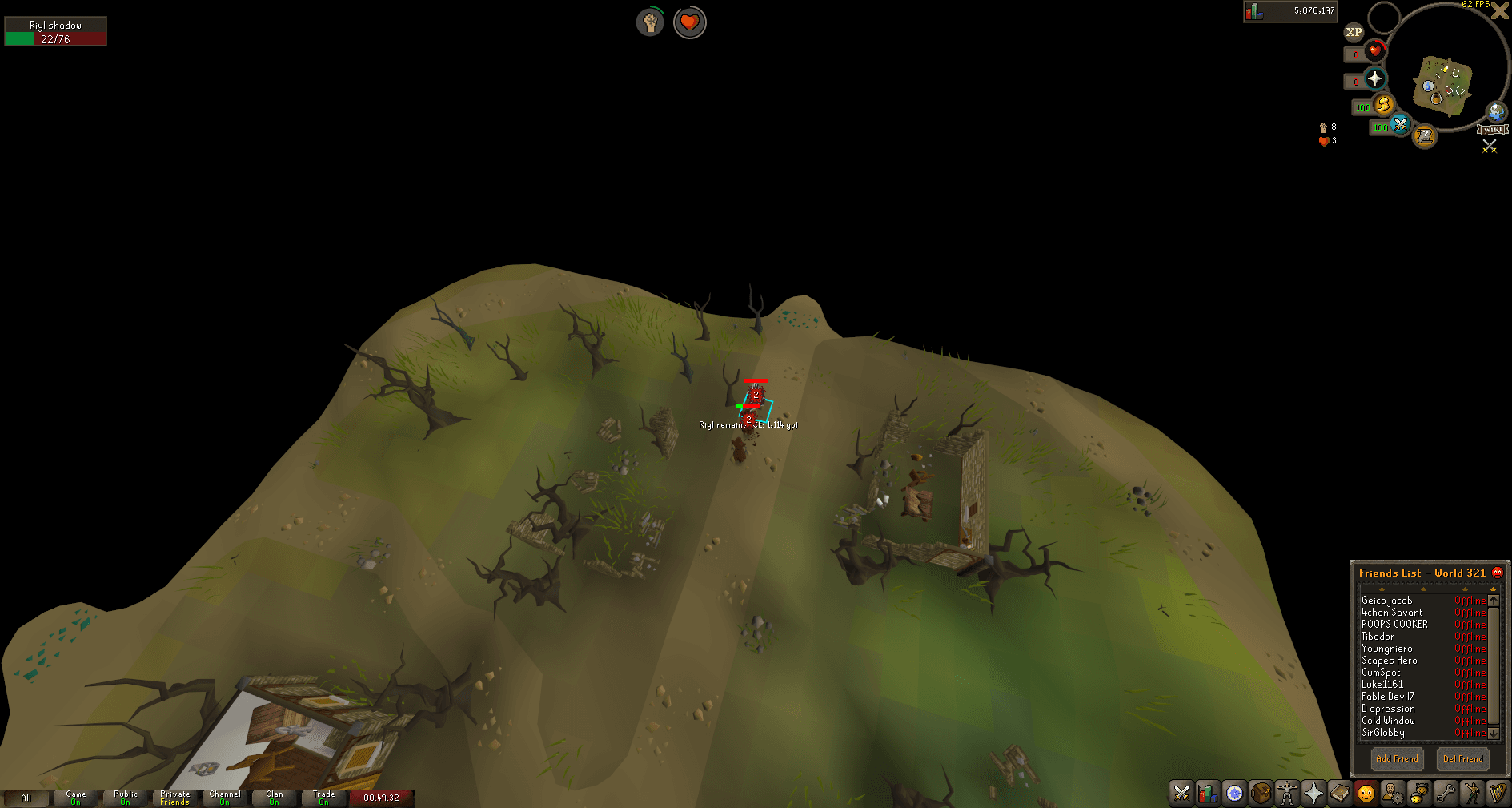Enable special attack via the special orb

(x=1402, y=126)
